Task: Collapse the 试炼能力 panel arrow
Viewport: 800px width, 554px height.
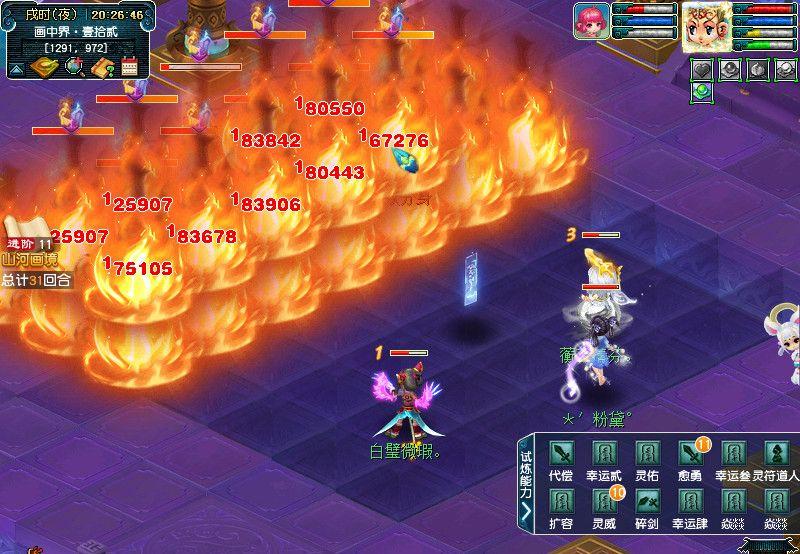Action: [526, 512]
